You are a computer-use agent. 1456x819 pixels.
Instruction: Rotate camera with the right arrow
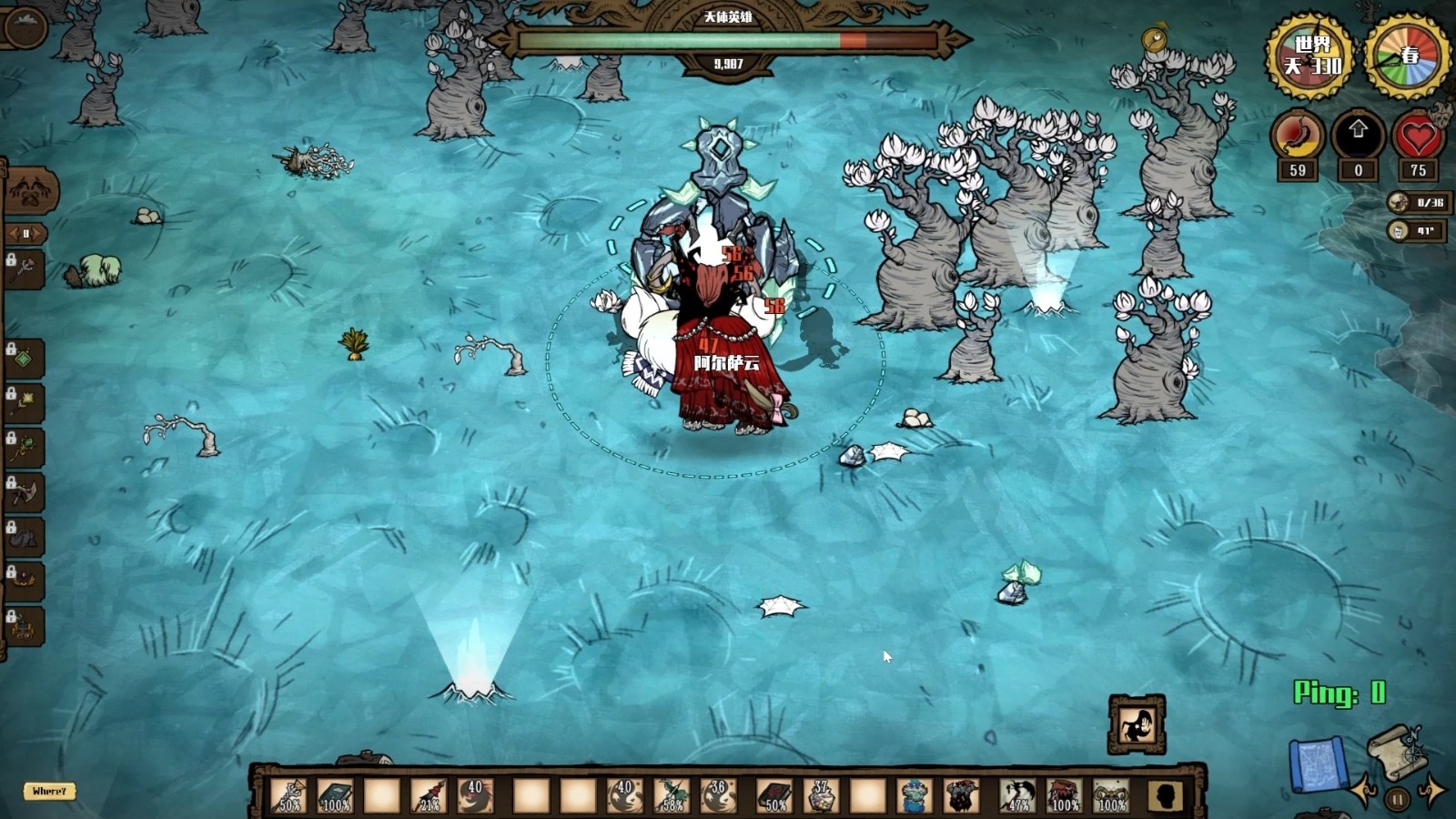point(1431,790)
